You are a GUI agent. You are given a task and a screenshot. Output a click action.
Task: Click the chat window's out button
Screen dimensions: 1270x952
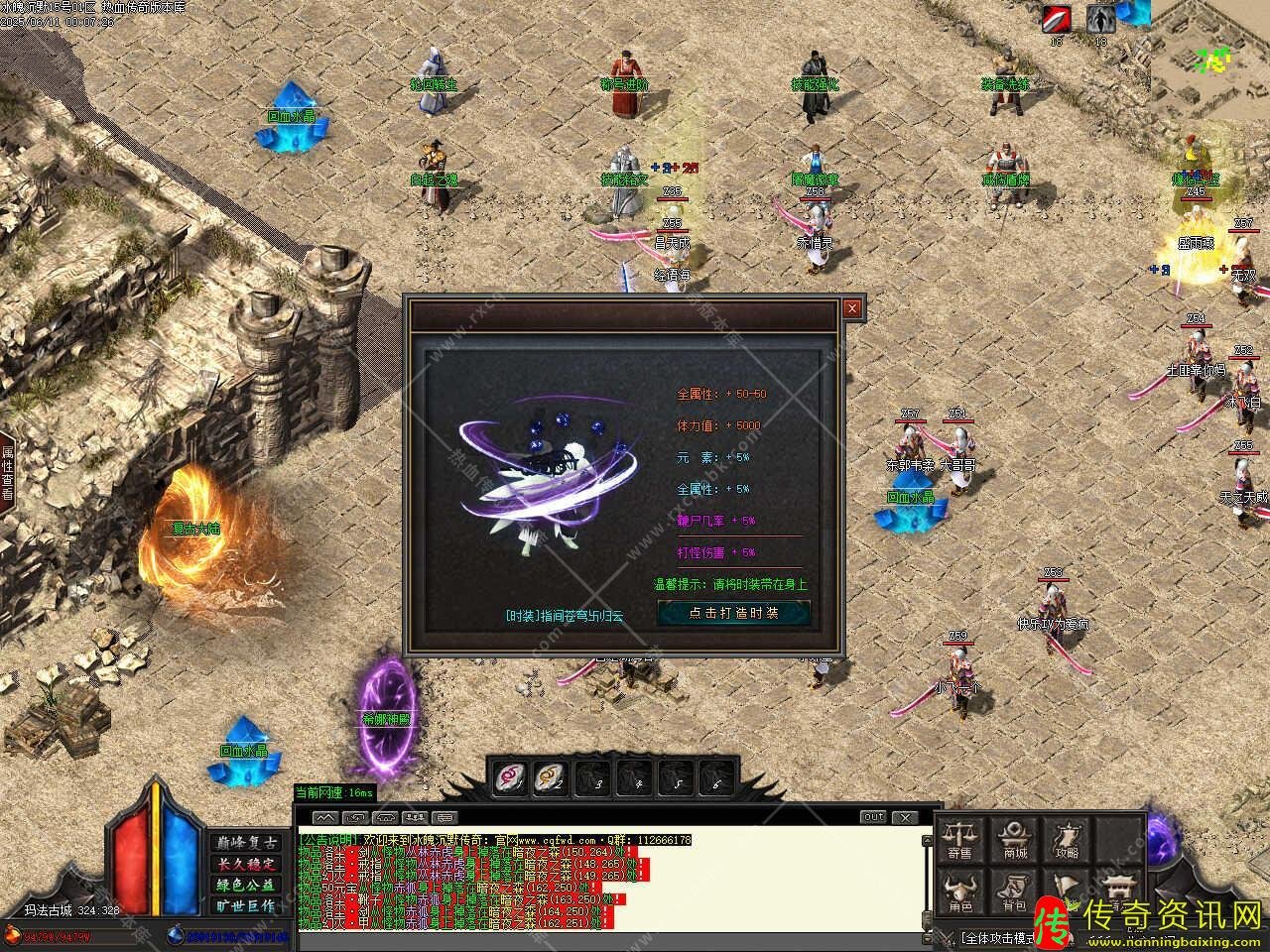(873, 817)
